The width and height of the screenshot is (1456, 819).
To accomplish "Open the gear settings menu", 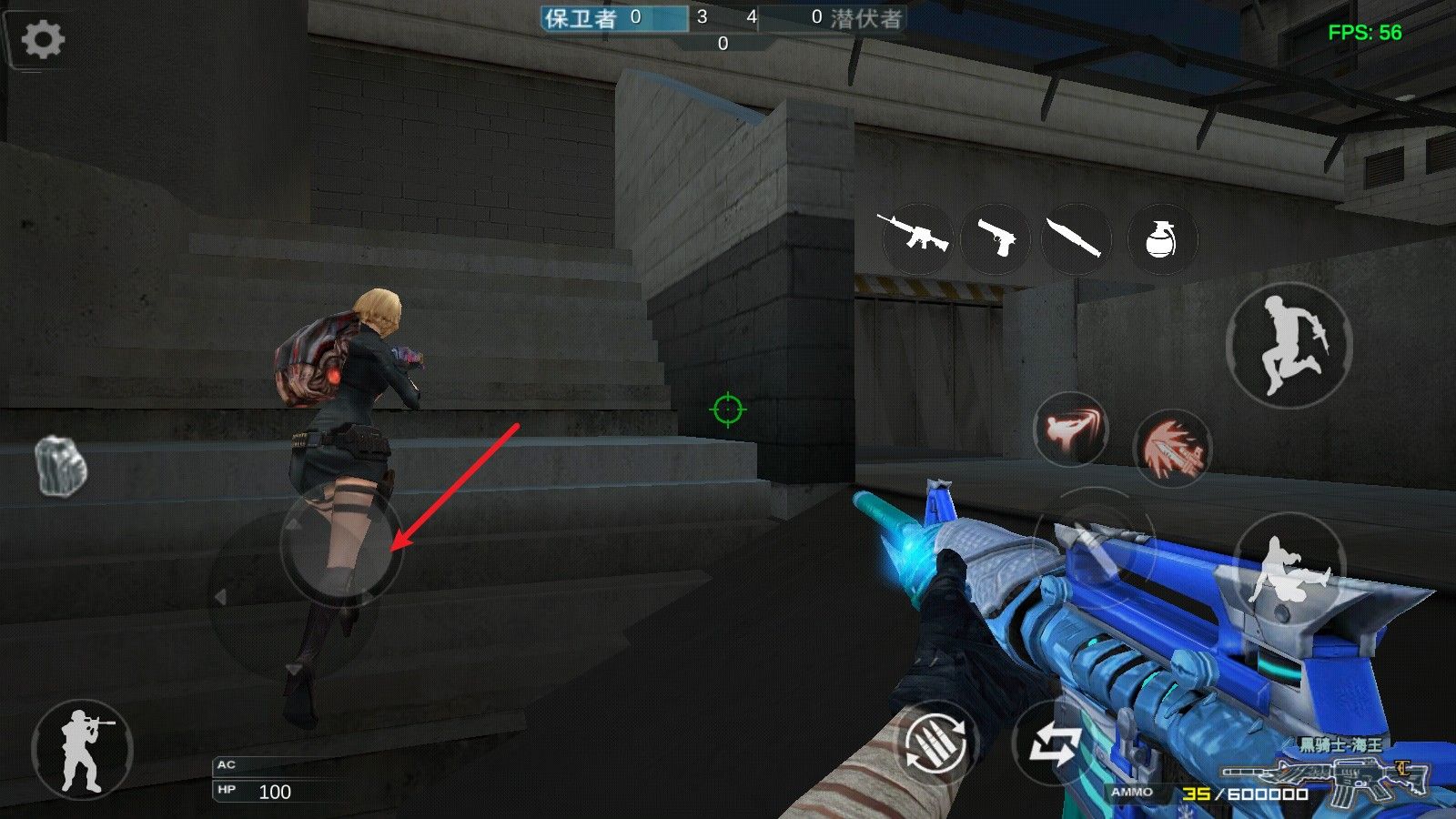I will [x=42, y=39].
